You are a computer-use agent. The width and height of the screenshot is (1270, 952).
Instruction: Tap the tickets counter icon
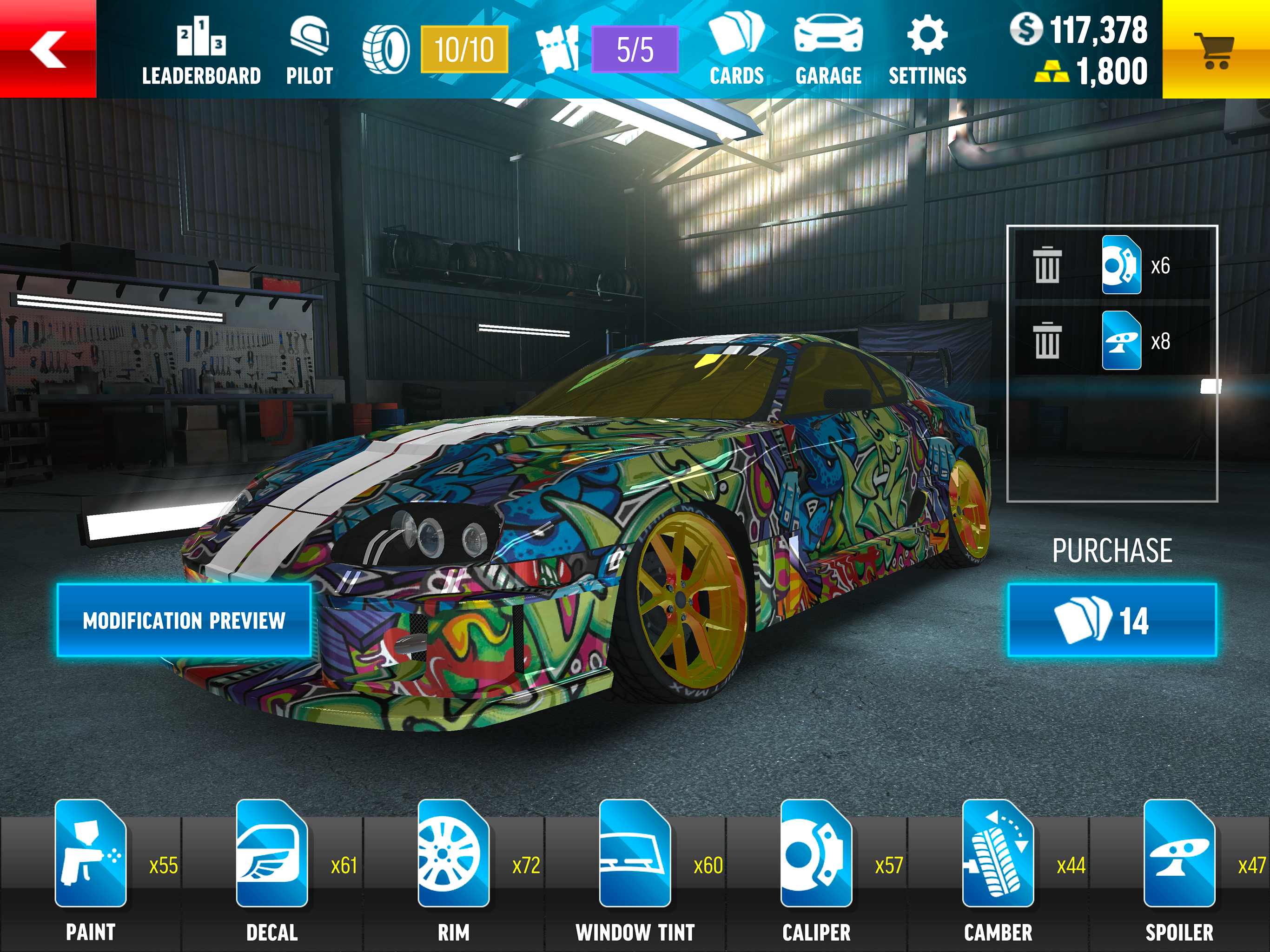pos(556,49)
